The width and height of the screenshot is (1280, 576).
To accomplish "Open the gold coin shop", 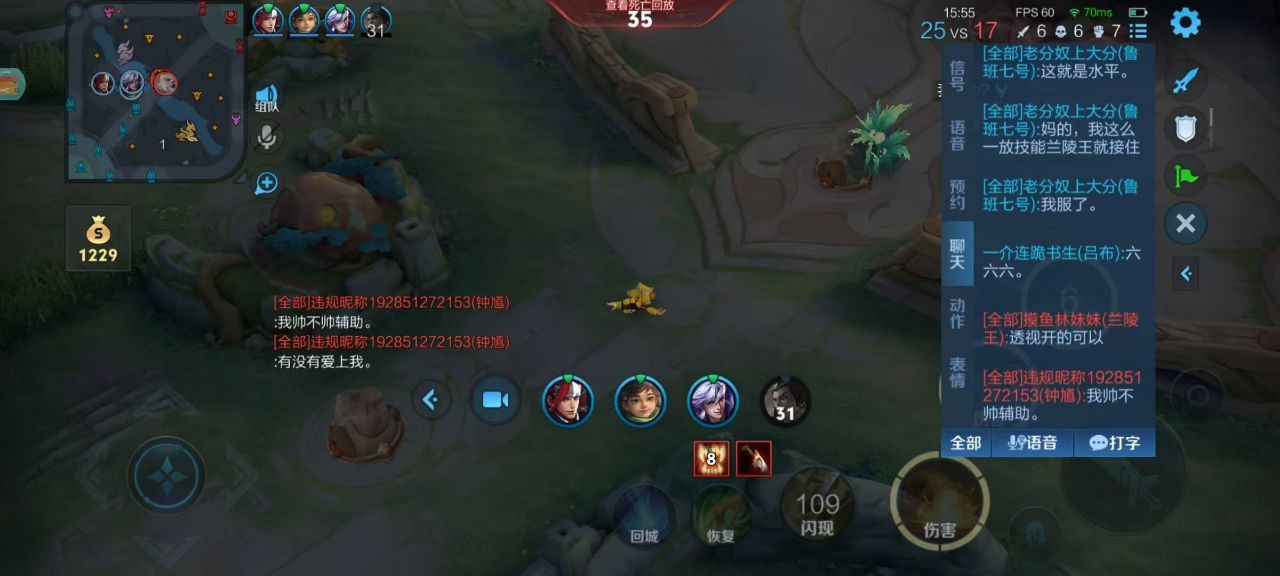I will tap(98, 240).
